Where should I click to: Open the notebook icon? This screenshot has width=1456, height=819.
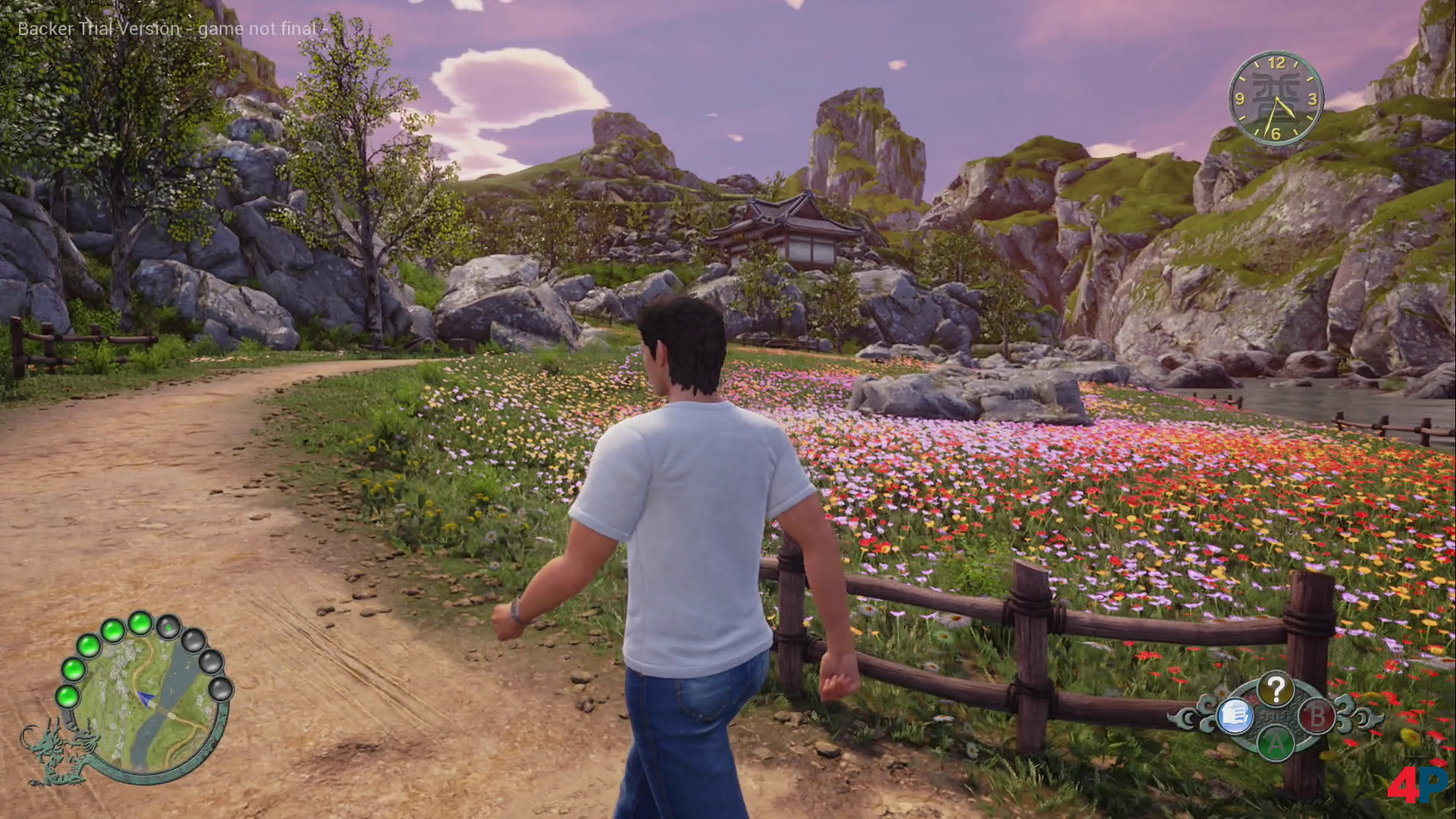(x=1234, y=715)
